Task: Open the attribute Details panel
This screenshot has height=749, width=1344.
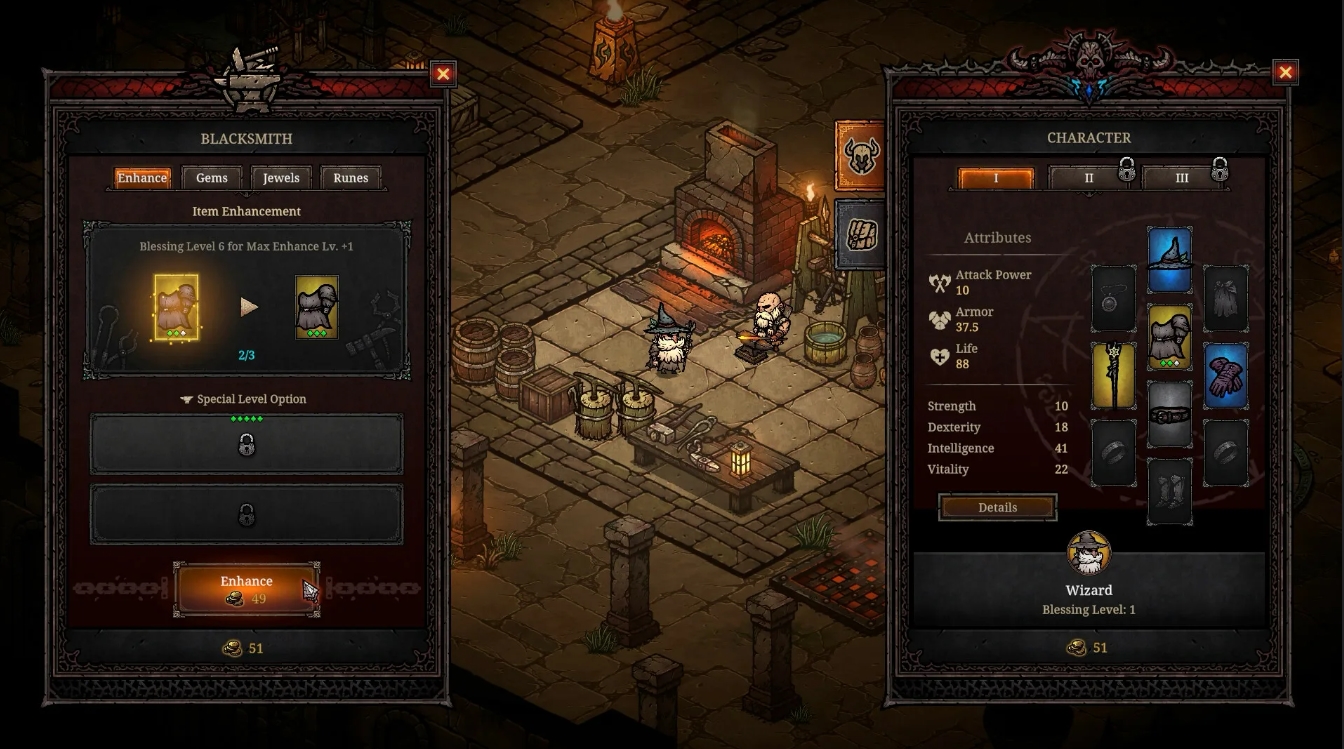Action: point(997,507)
